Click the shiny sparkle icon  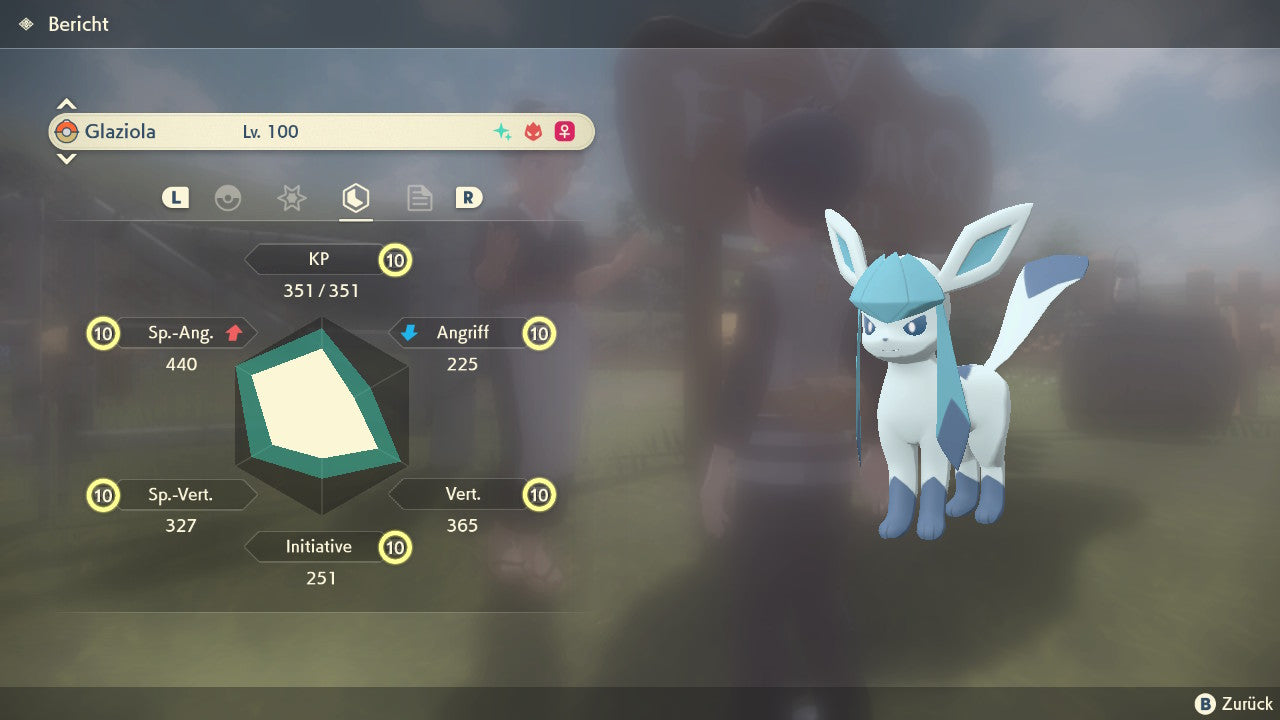point(502,132)
